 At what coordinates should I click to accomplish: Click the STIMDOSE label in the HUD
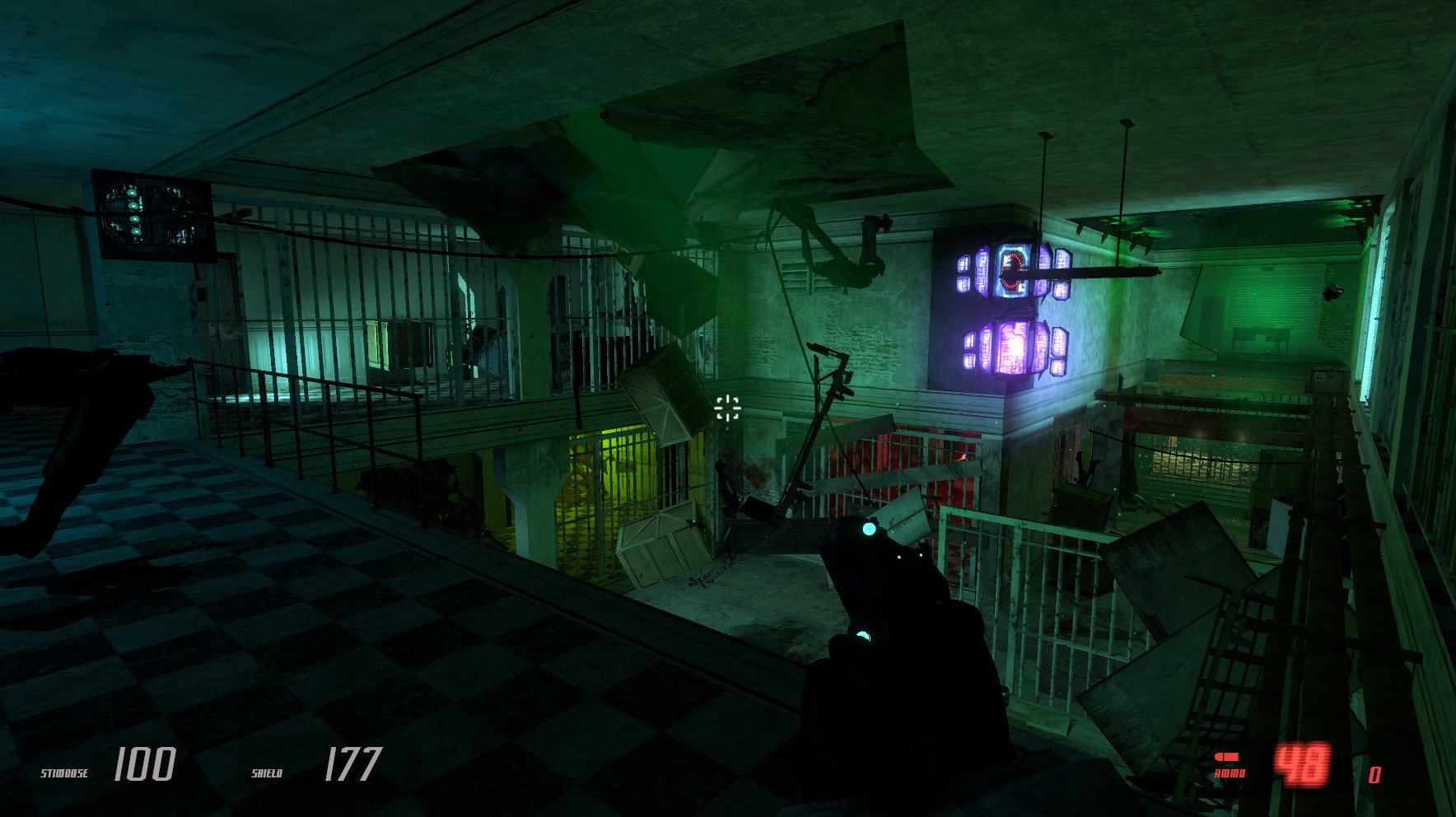pyautogui.click(x=63, y=773)
